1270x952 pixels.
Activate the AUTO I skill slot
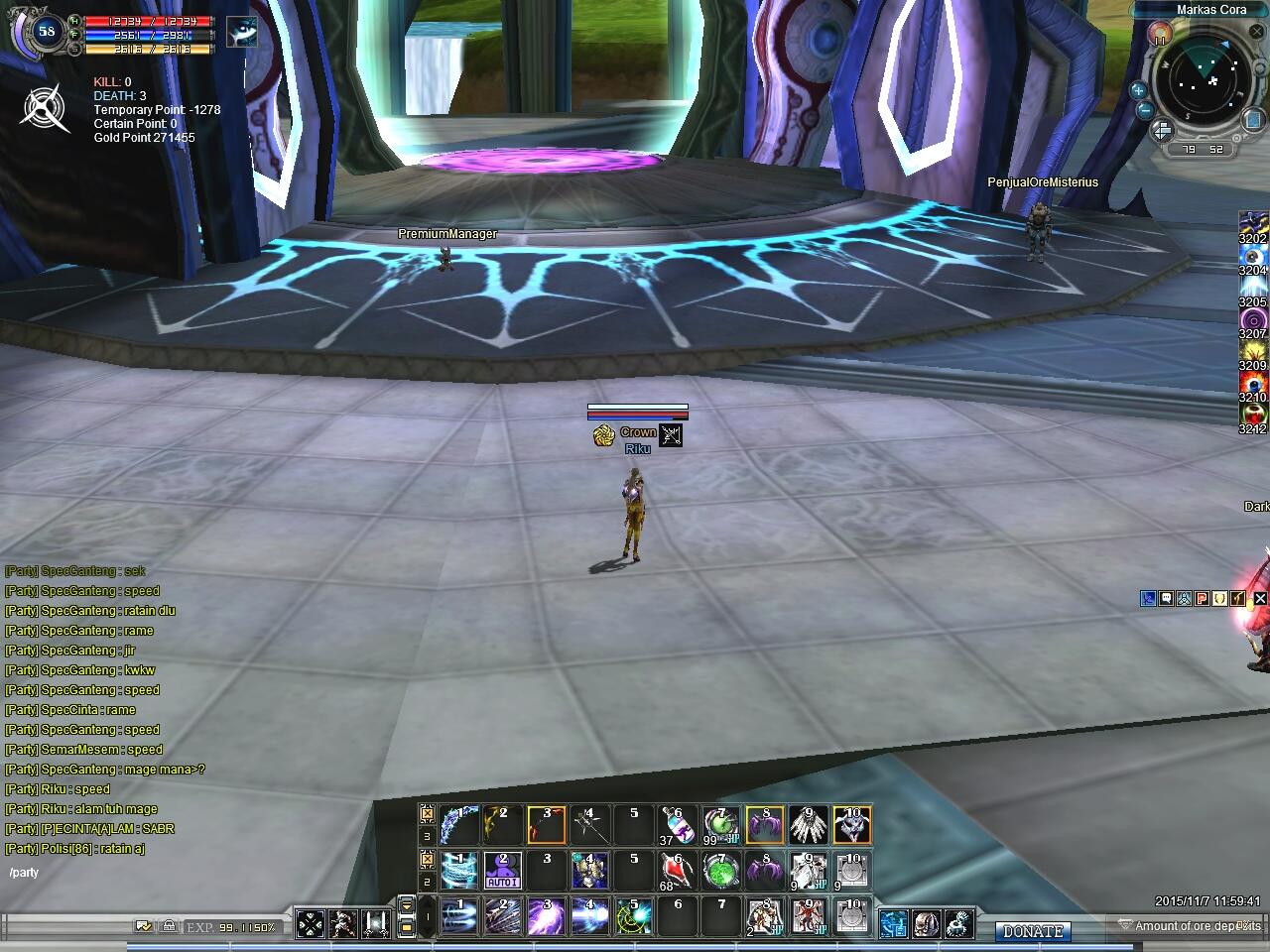(x=502, y=871)
